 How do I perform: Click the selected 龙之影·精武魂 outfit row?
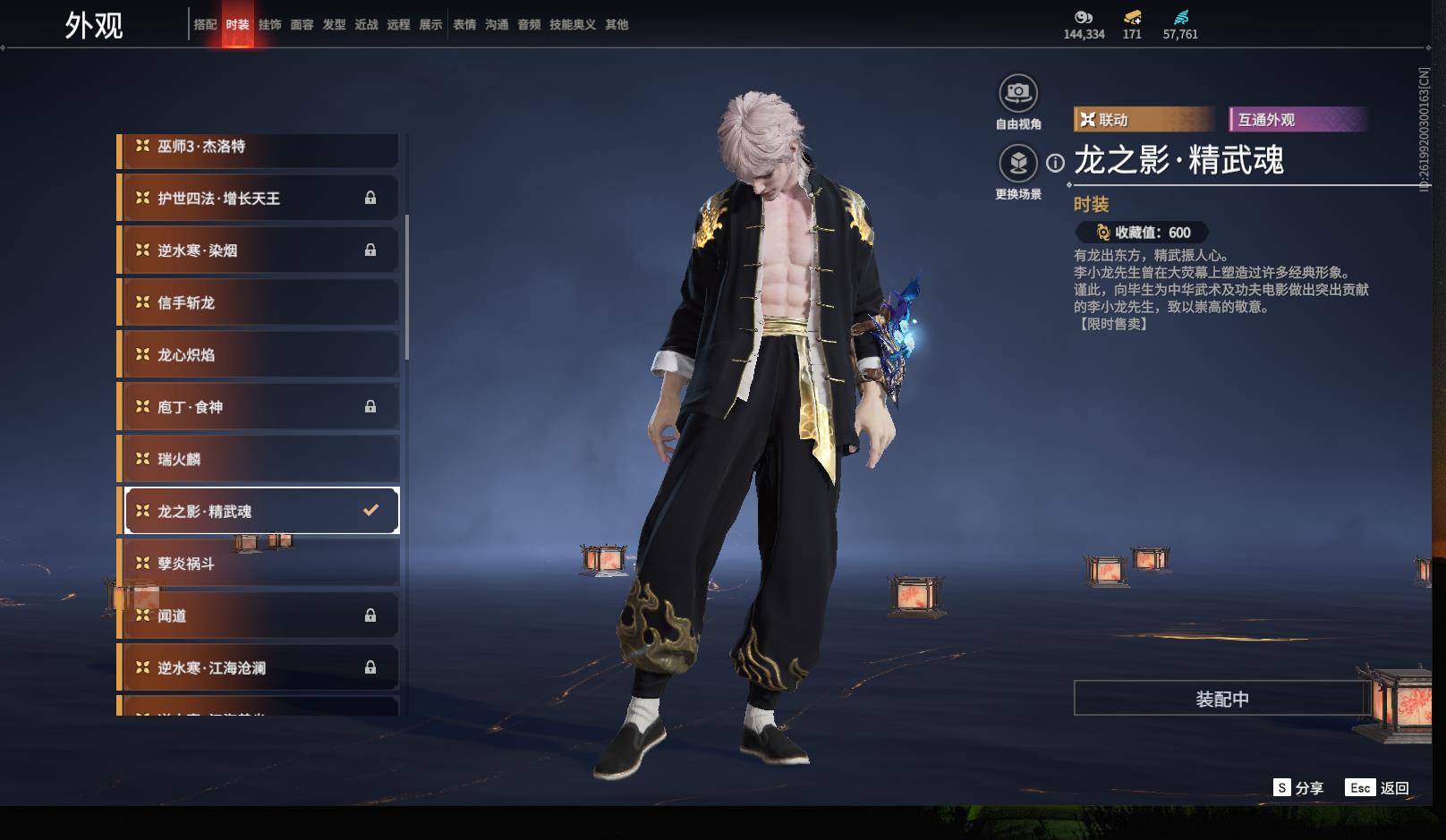click(259, 512)
